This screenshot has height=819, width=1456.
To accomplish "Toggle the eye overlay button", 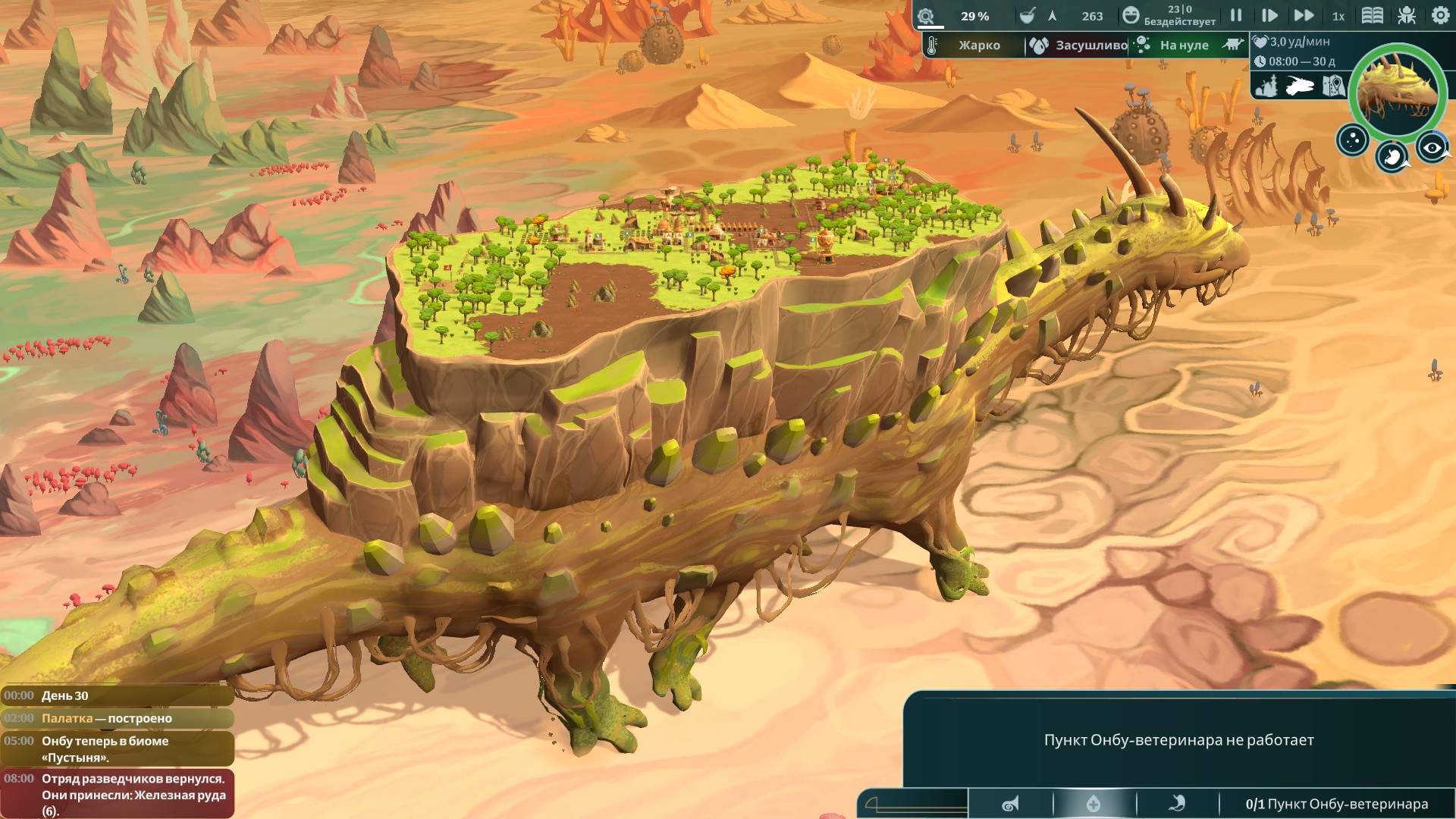I will [x=1432, y=148].
